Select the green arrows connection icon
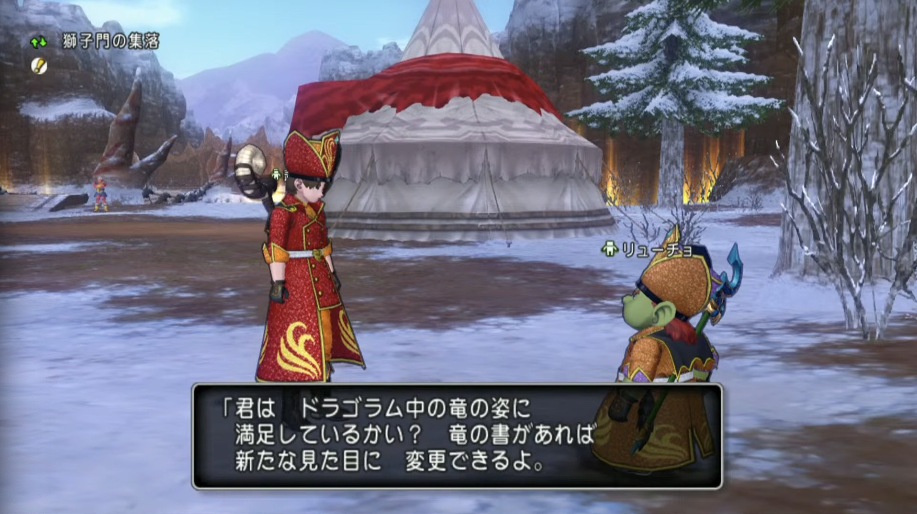Image resolution: width=917 pixels, height=514 pixels. click(x=38, y=42)
